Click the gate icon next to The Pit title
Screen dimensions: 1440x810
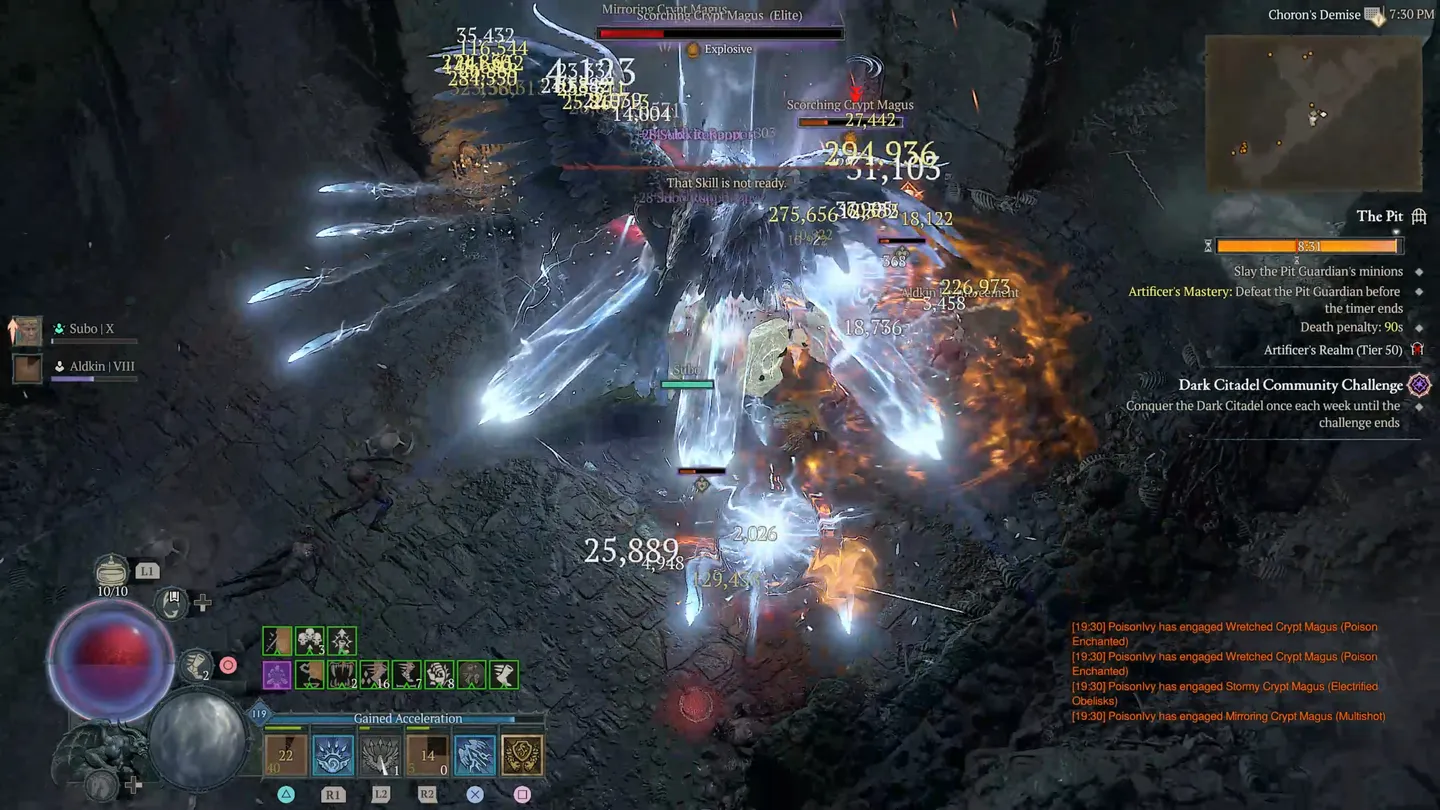point(1418,216)
